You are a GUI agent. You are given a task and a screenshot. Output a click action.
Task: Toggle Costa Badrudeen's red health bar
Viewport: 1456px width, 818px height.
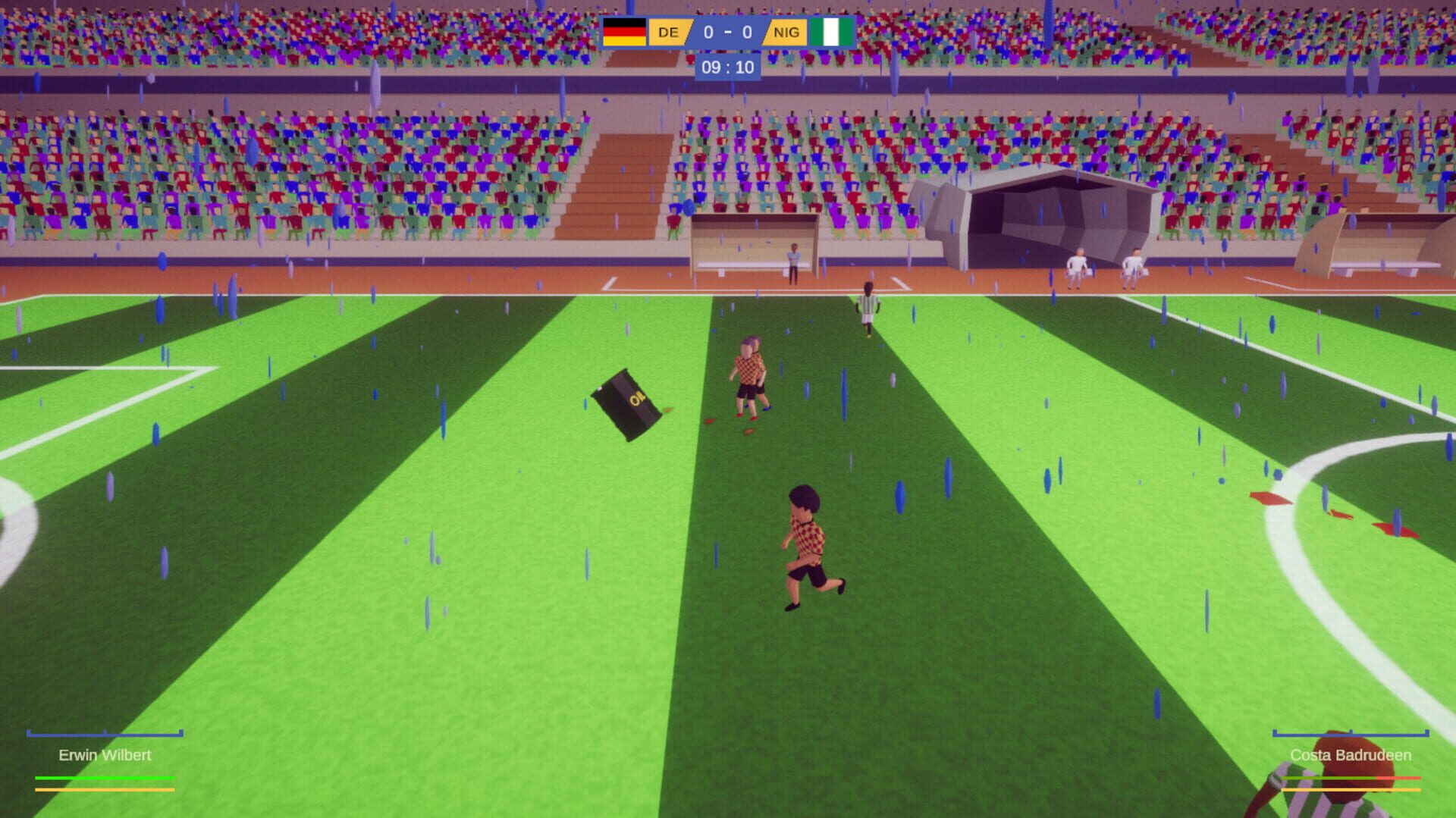pos(1399,777)
